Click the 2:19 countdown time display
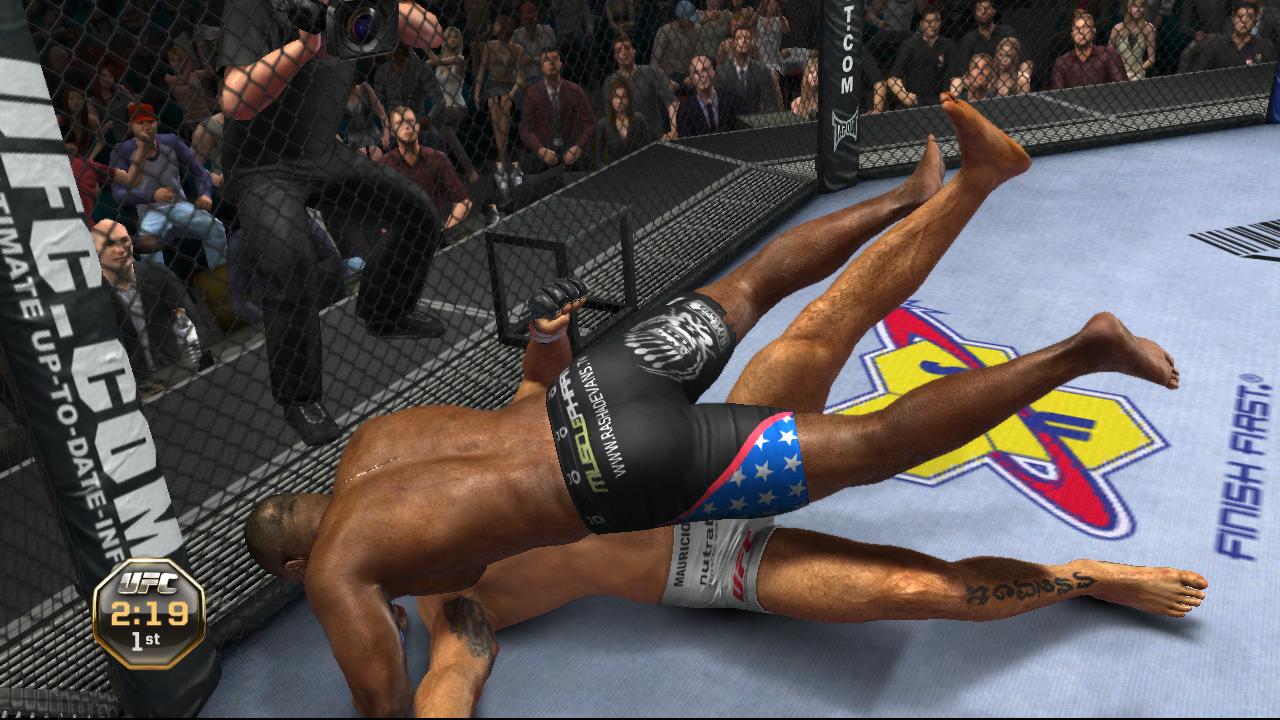The image size is (1280, 720). point(150,612)
